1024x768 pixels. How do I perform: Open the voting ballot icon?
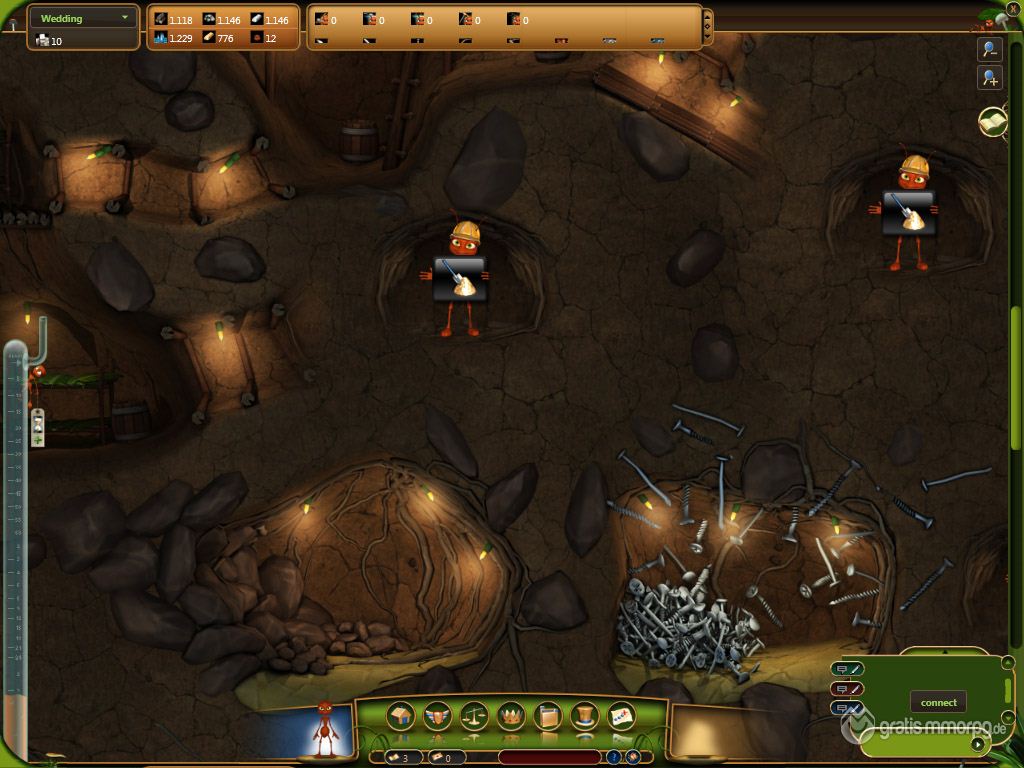pyautogui.click(x=621, y=716)
